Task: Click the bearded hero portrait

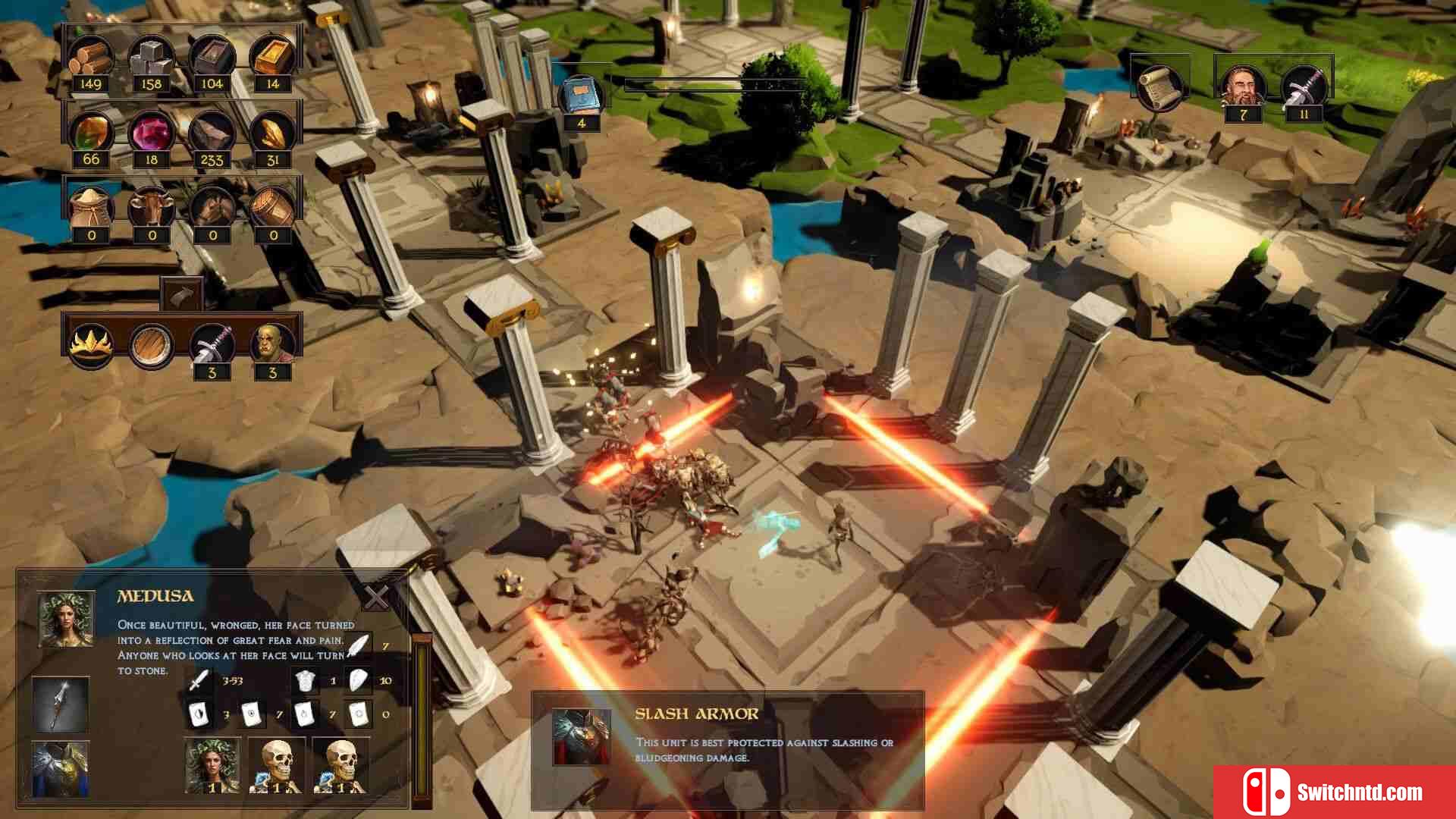Action: click(x=1243, y=85)
